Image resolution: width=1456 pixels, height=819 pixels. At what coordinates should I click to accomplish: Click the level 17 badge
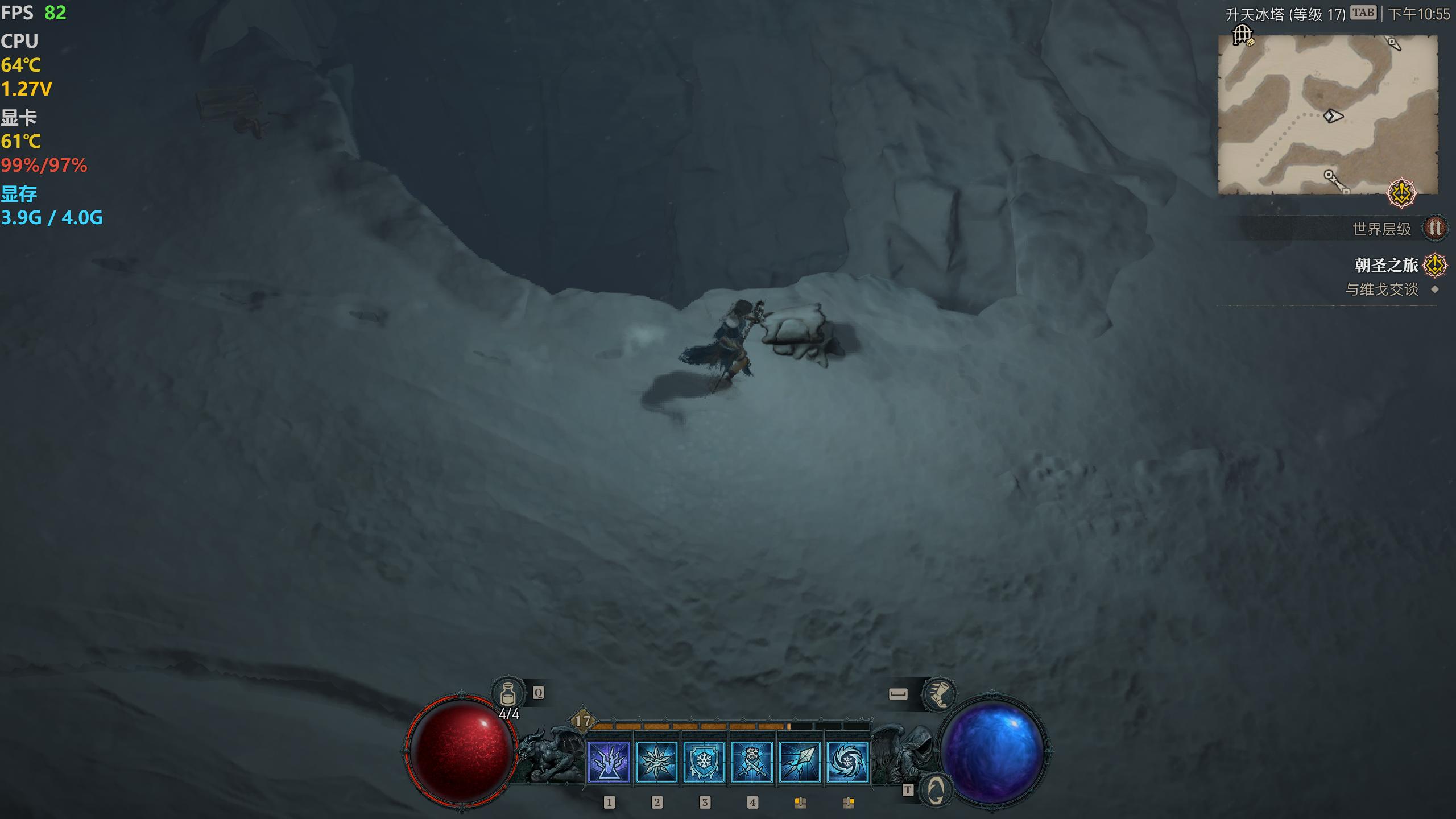[x=582, y=721]
